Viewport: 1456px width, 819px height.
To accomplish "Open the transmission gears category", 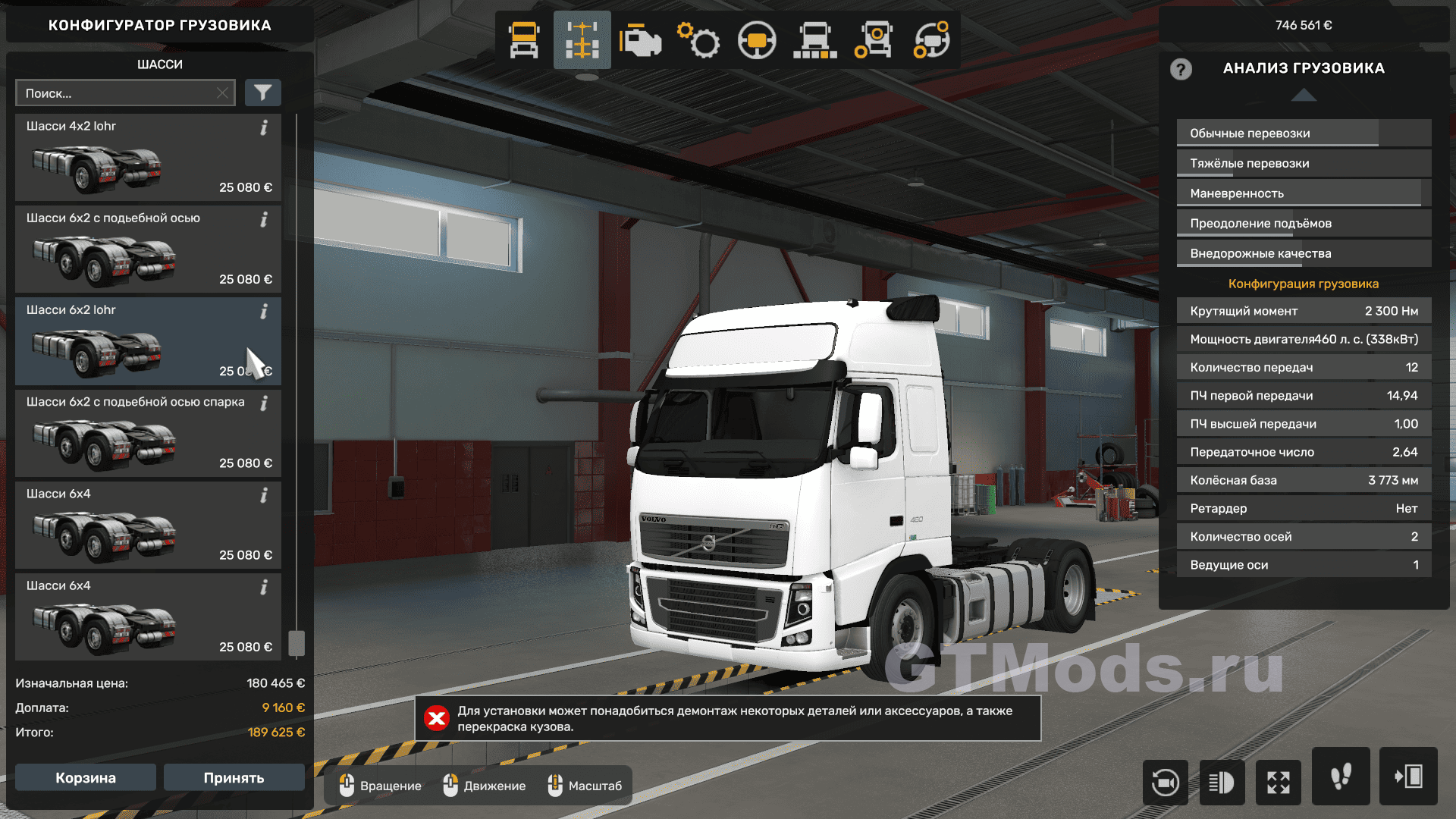I will point(698,40).
